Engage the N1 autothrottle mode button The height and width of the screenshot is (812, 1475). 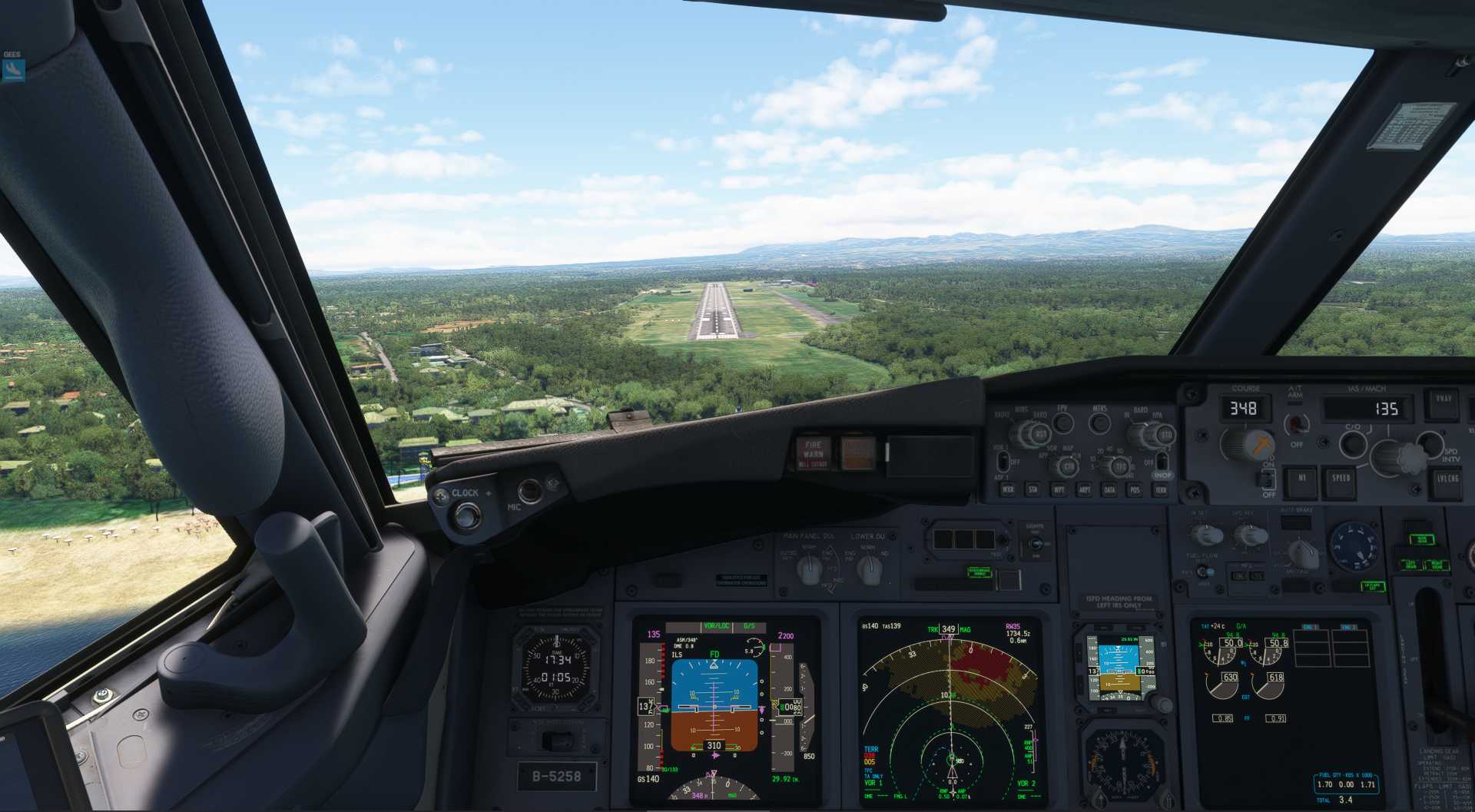1302,479
